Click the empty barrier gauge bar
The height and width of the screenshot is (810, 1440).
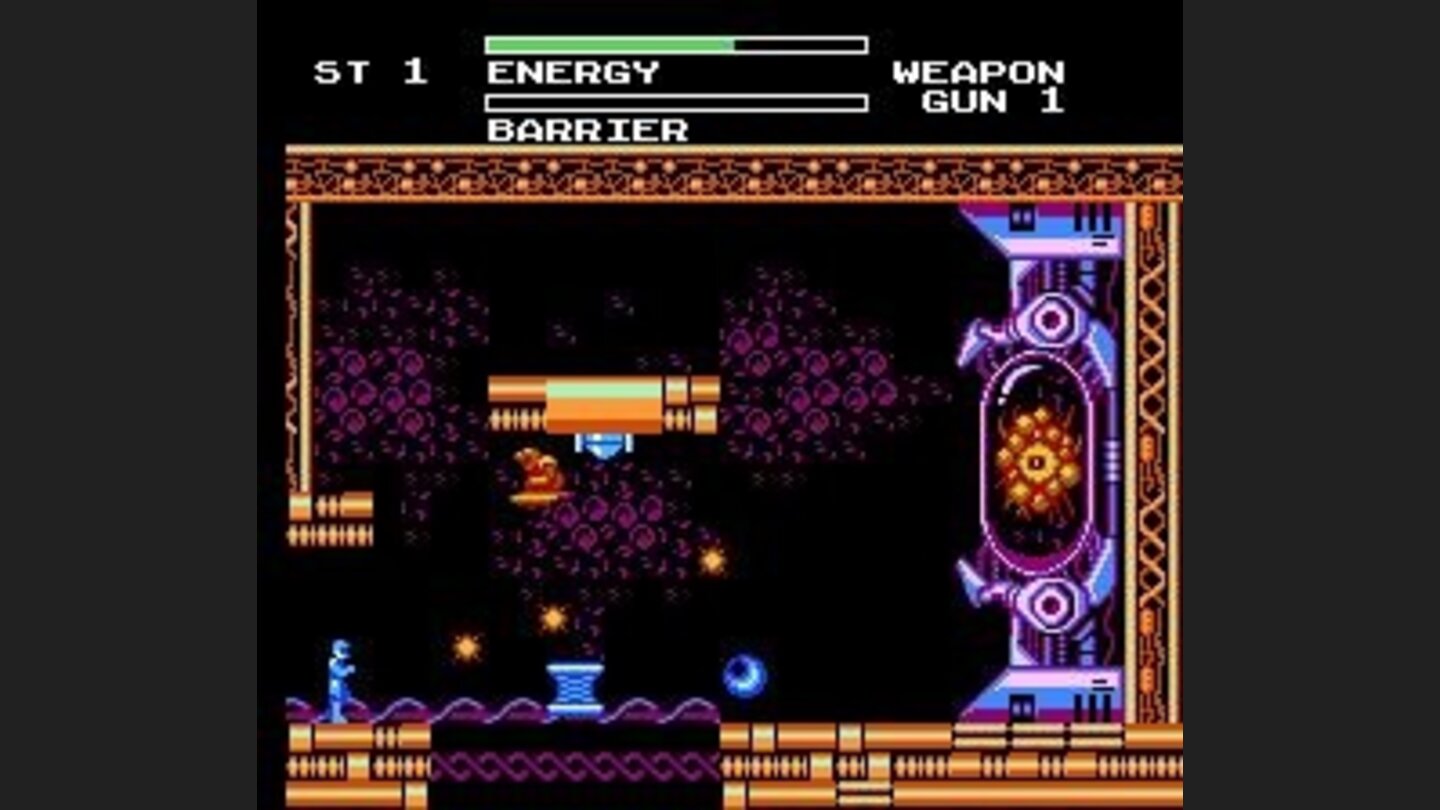pos(675,100)
